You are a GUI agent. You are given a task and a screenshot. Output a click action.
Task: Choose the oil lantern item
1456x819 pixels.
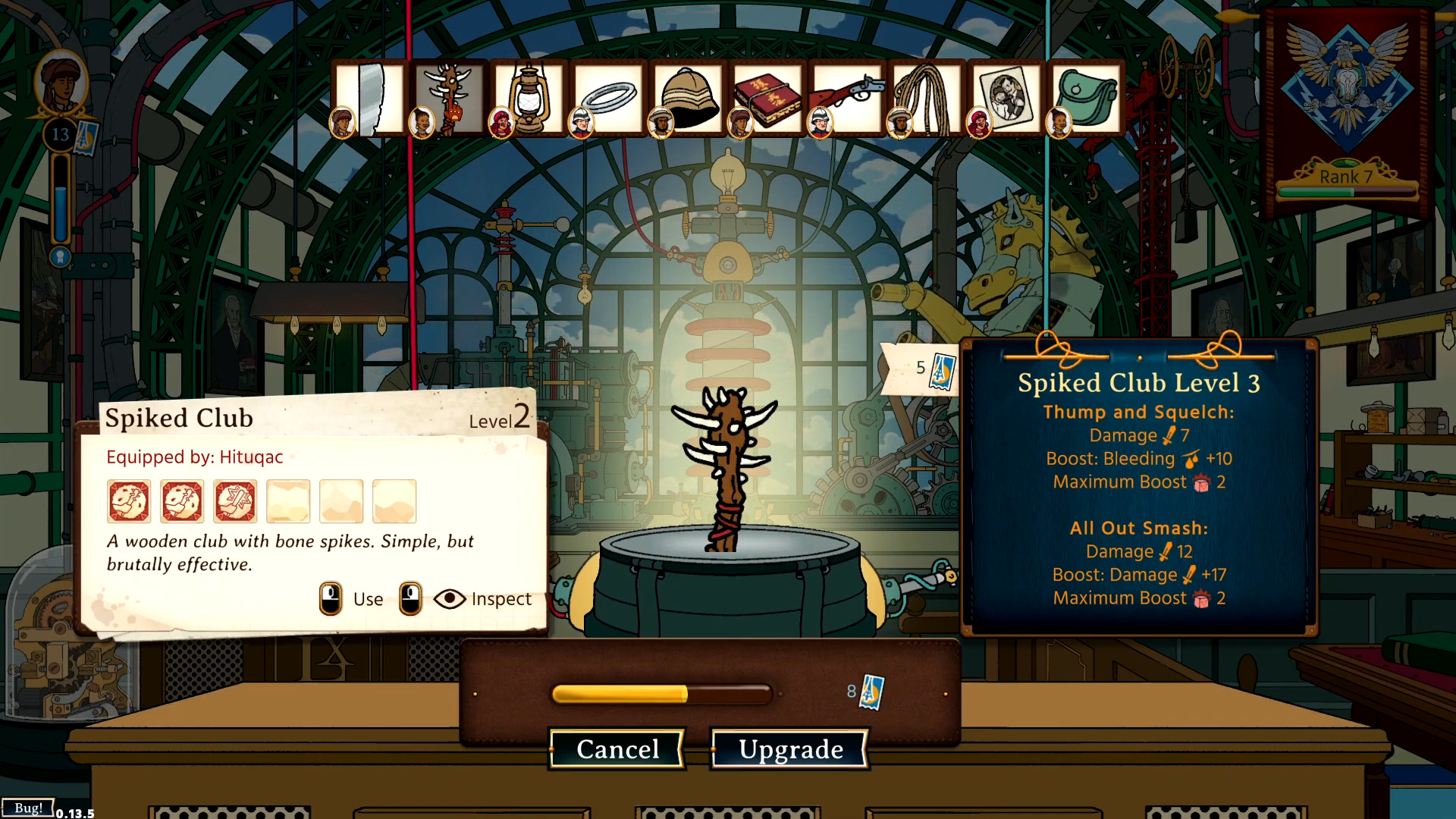(529, 99)
